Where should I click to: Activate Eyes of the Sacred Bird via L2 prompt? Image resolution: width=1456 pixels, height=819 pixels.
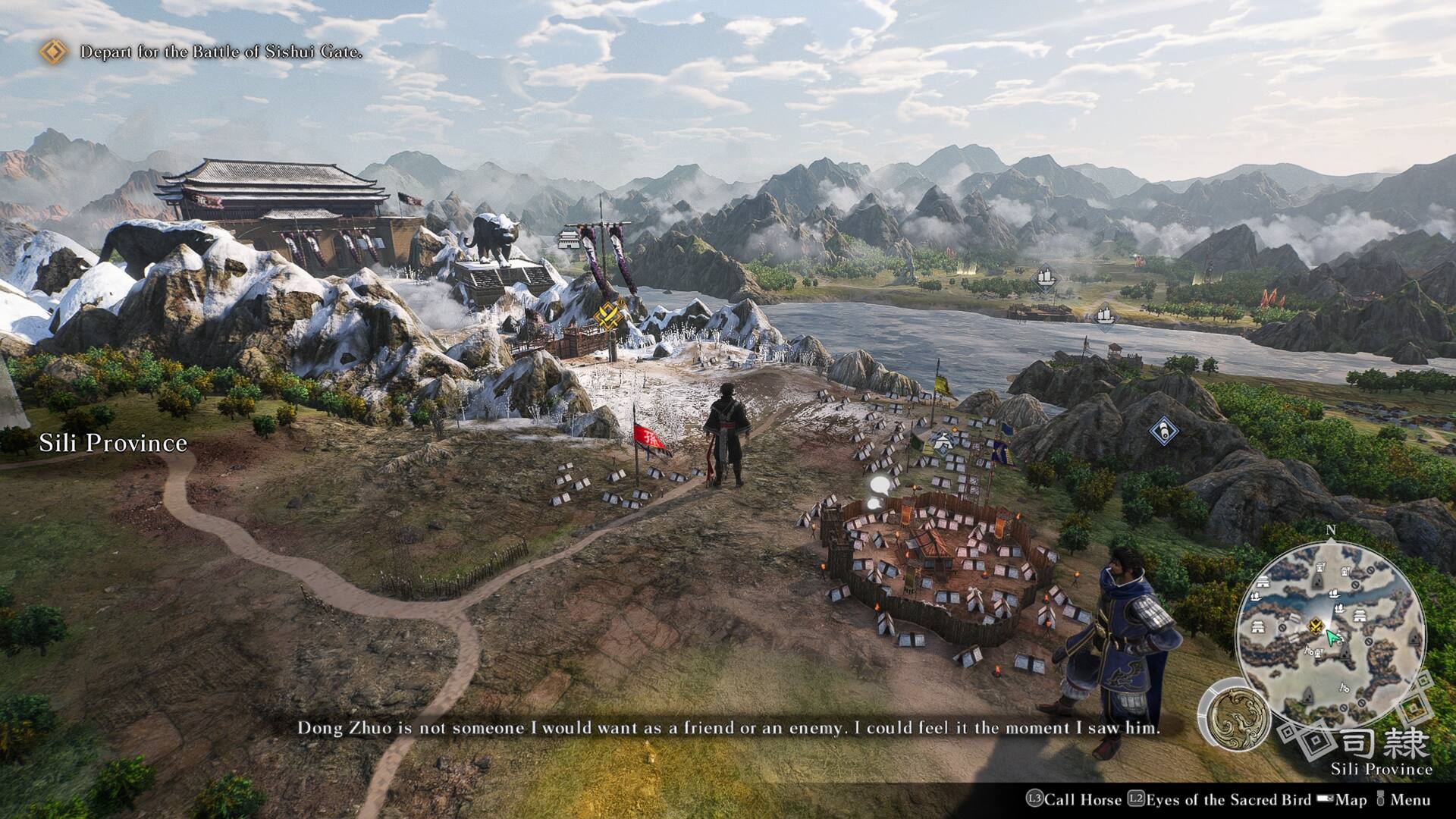click(1137, 799)
